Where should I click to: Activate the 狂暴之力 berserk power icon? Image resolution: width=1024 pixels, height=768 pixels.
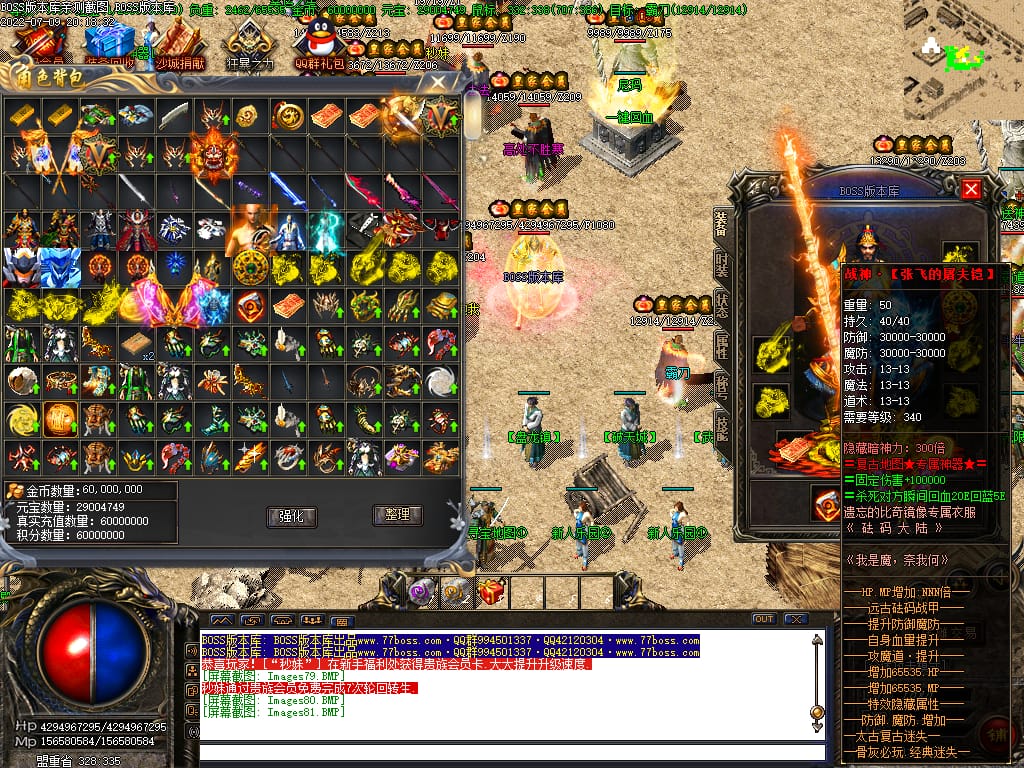pos(249,44)
